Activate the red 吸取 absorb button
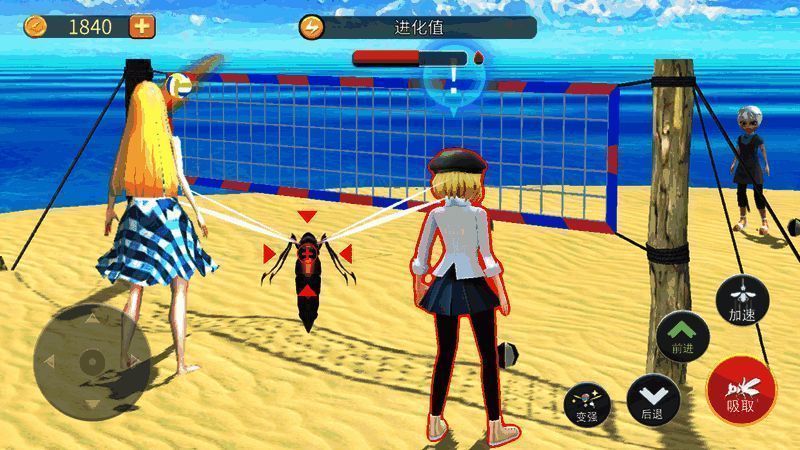 point(741,389)
